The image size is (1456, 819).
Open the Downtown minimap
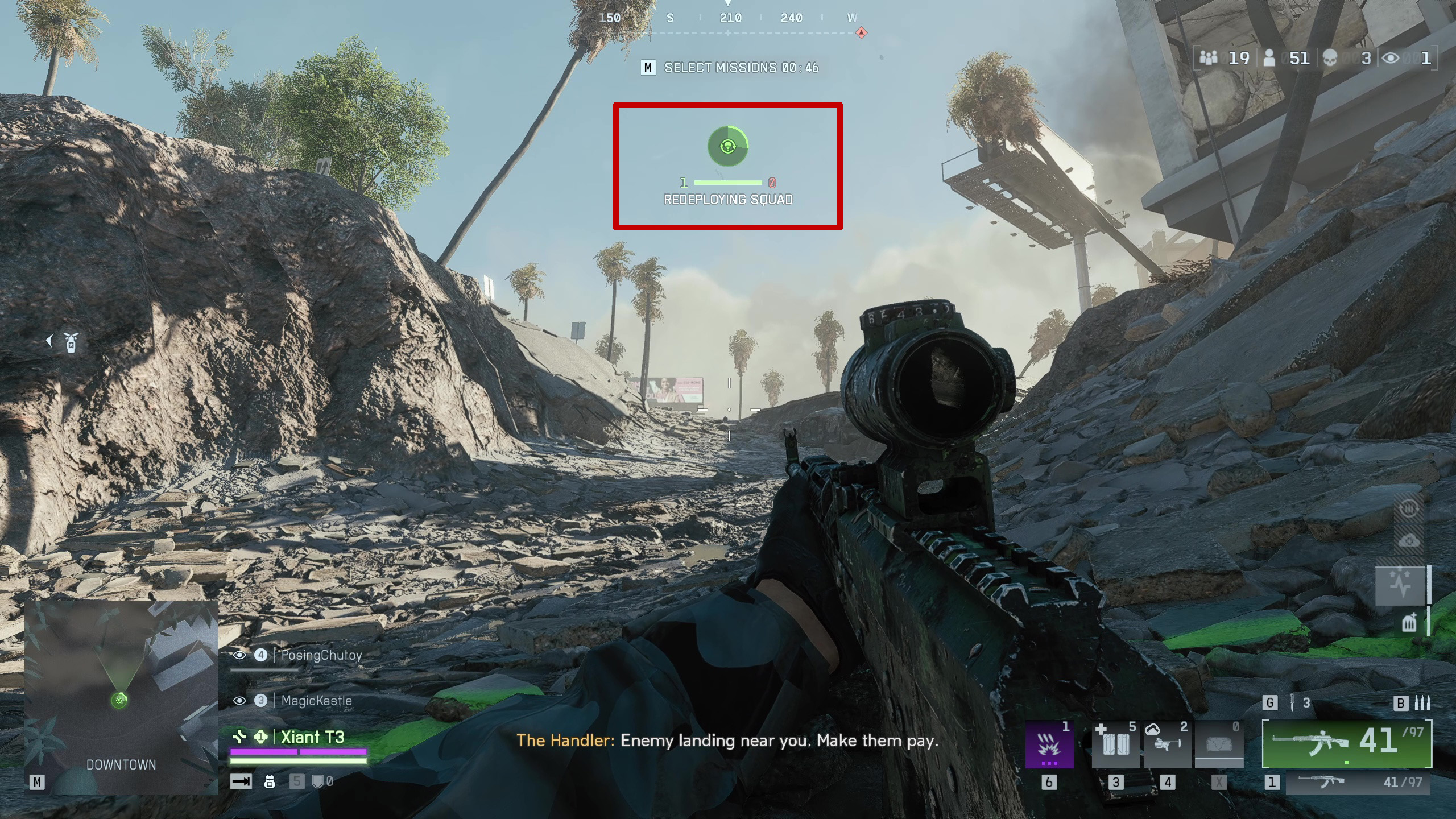pyautogui.click(x=121, y=697)
